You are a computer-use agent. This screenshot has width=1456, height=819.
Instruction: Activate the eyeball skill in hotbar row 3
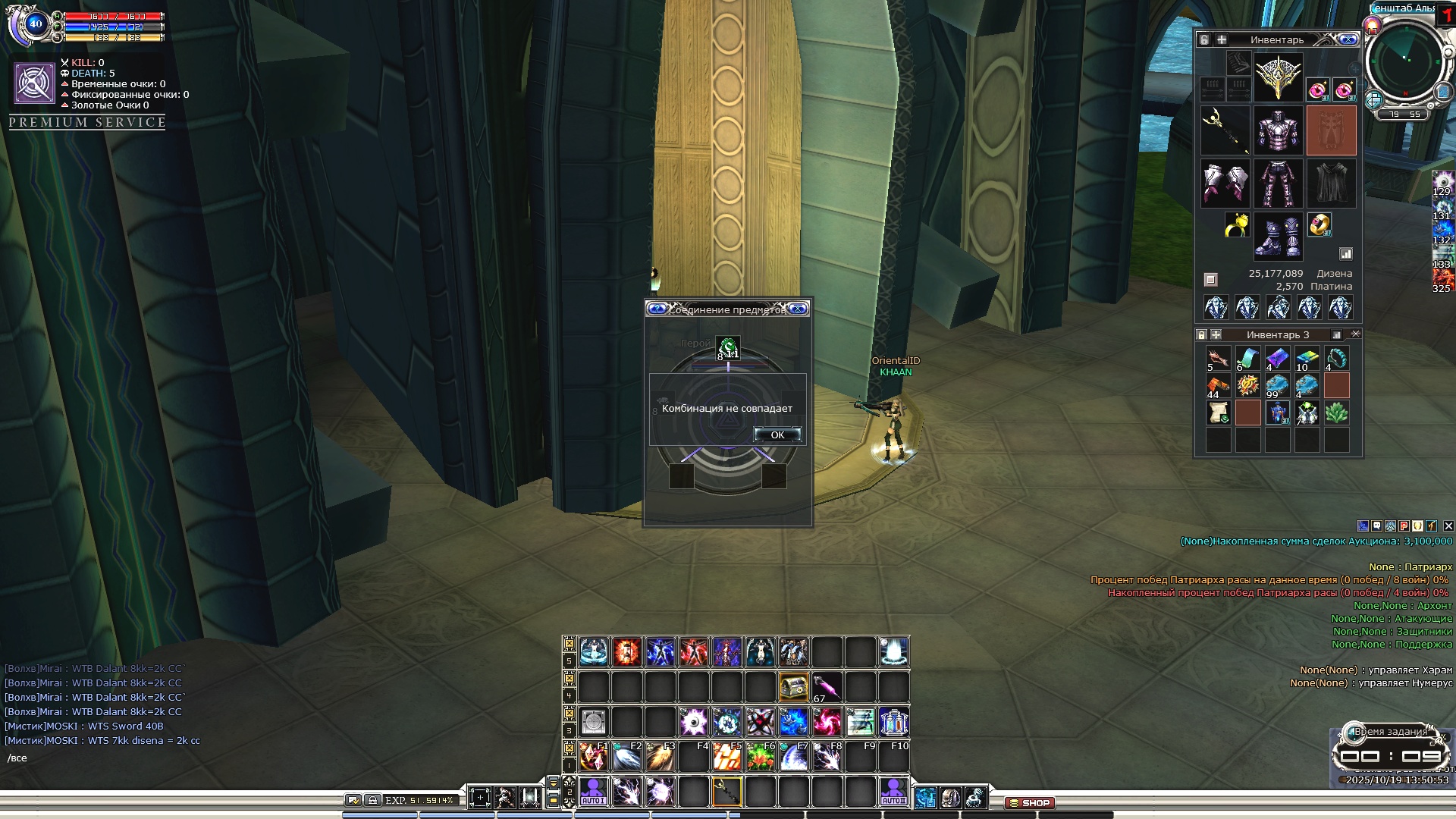coord(693,722)
